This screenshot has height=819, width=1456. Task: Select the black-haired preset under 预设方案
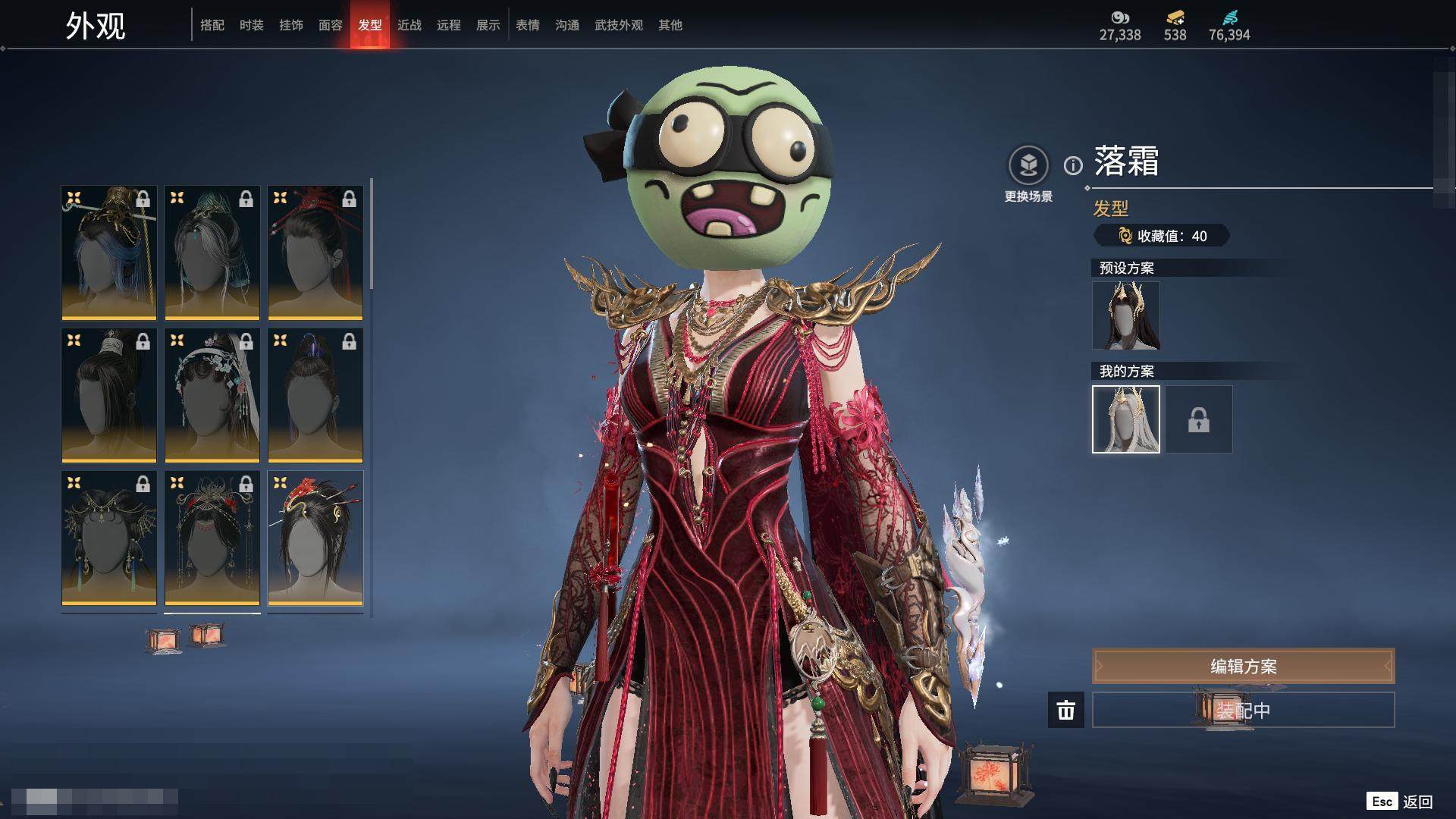pyautogui.click(x=1126, y=315)
